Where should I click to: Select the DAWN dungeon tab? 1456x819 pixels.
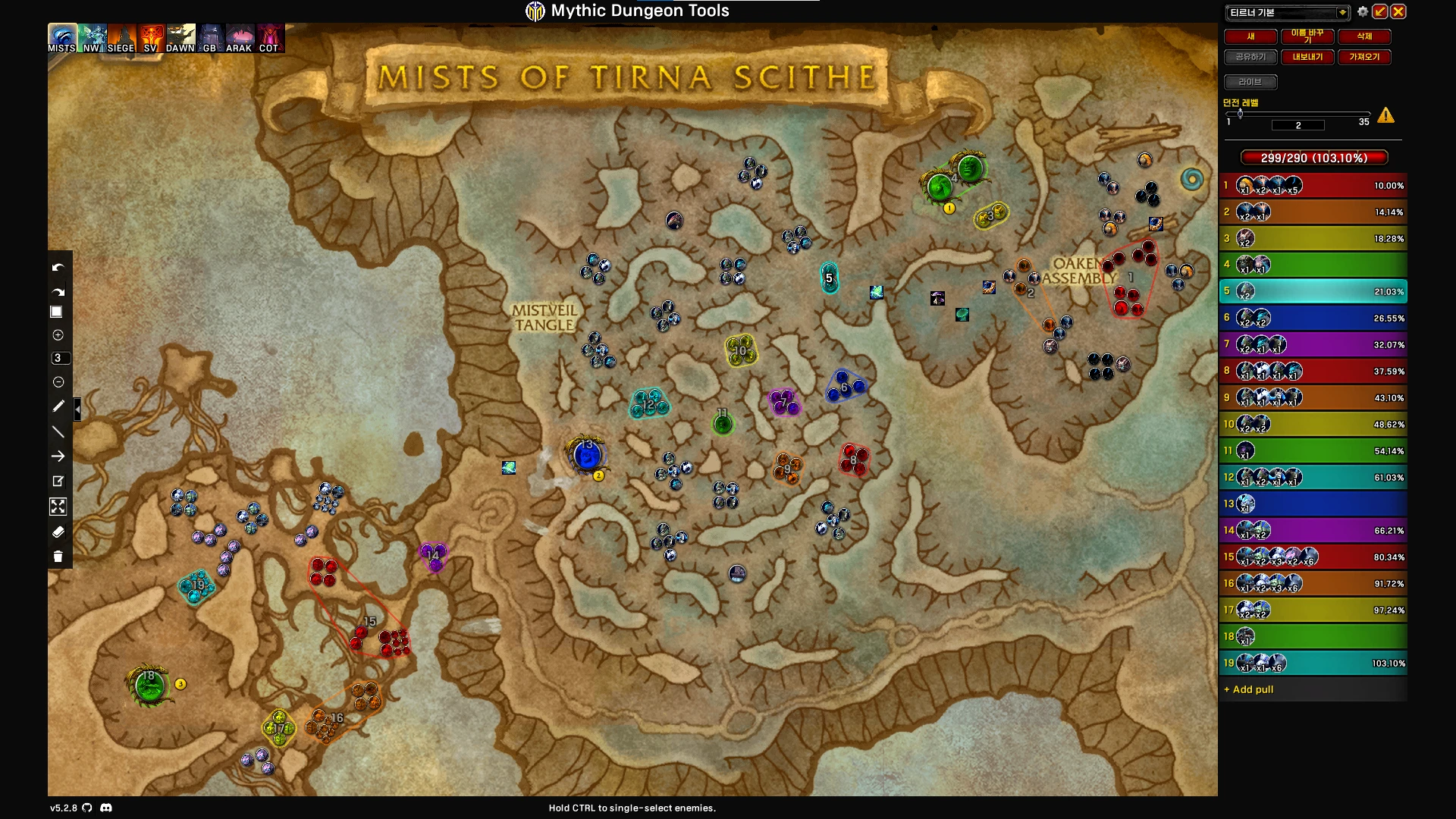tap(180, 38)
